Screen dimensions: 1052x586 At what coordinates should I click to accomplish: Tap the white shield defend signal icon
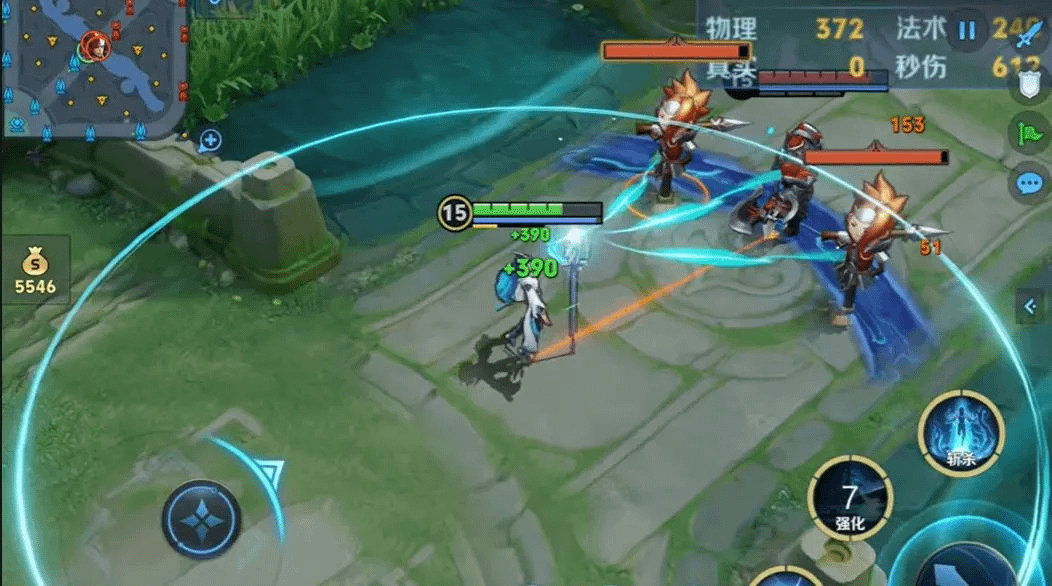tap(1030, 84)
